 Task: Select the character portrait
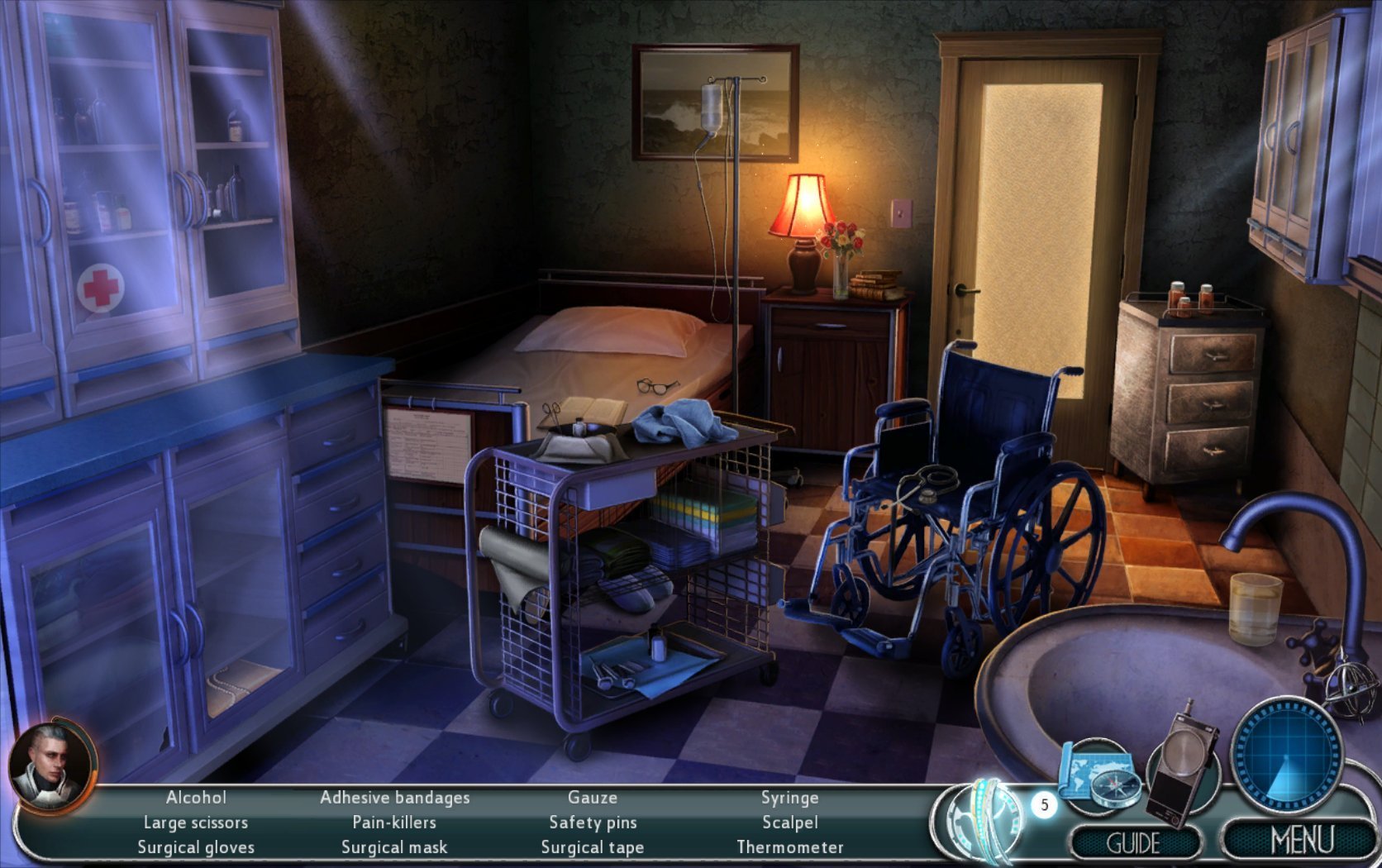pos(51,765)
